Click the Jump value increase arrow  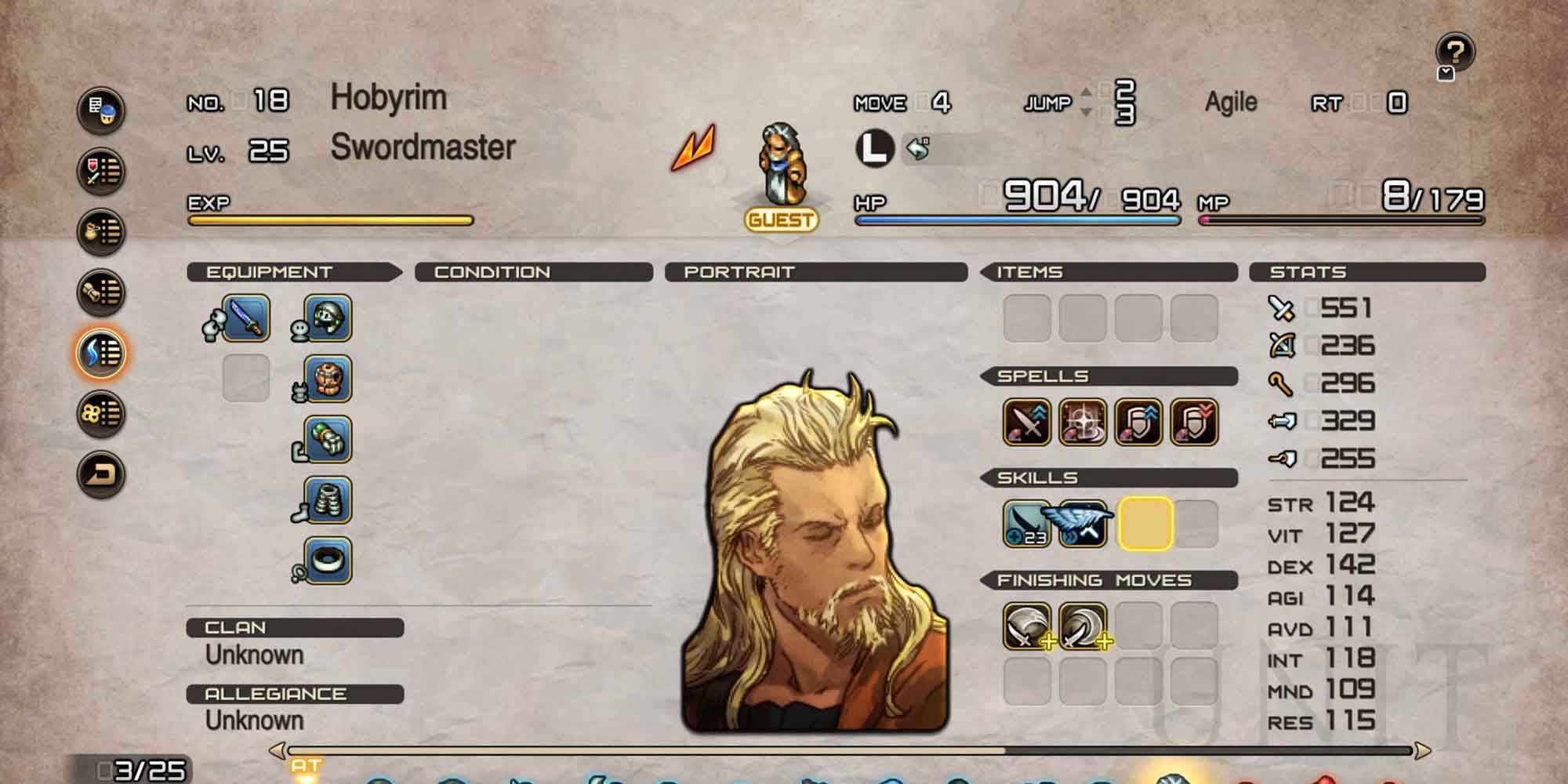pos(1087,89)
